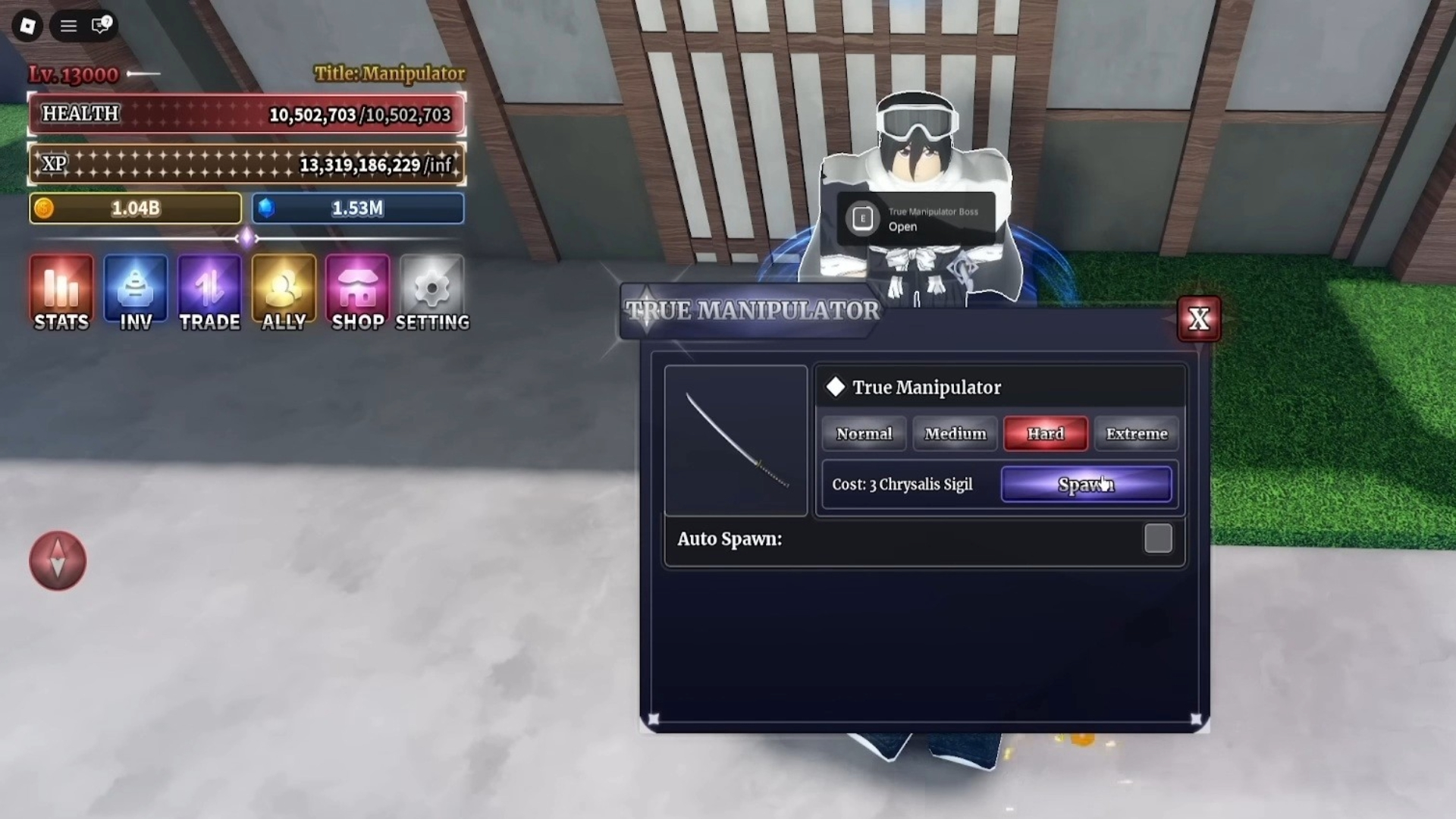Open the SETTING gear icon
Viewport: 1456px width, 819px height.
pyautogui.click(x=431, y=292)
